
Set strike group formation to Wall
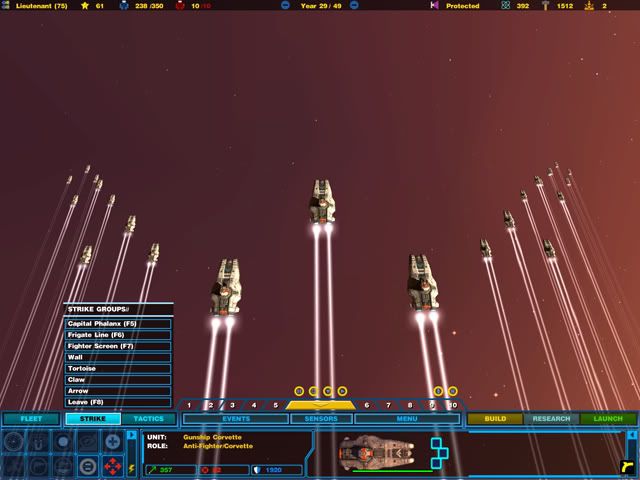click(118, 357)
